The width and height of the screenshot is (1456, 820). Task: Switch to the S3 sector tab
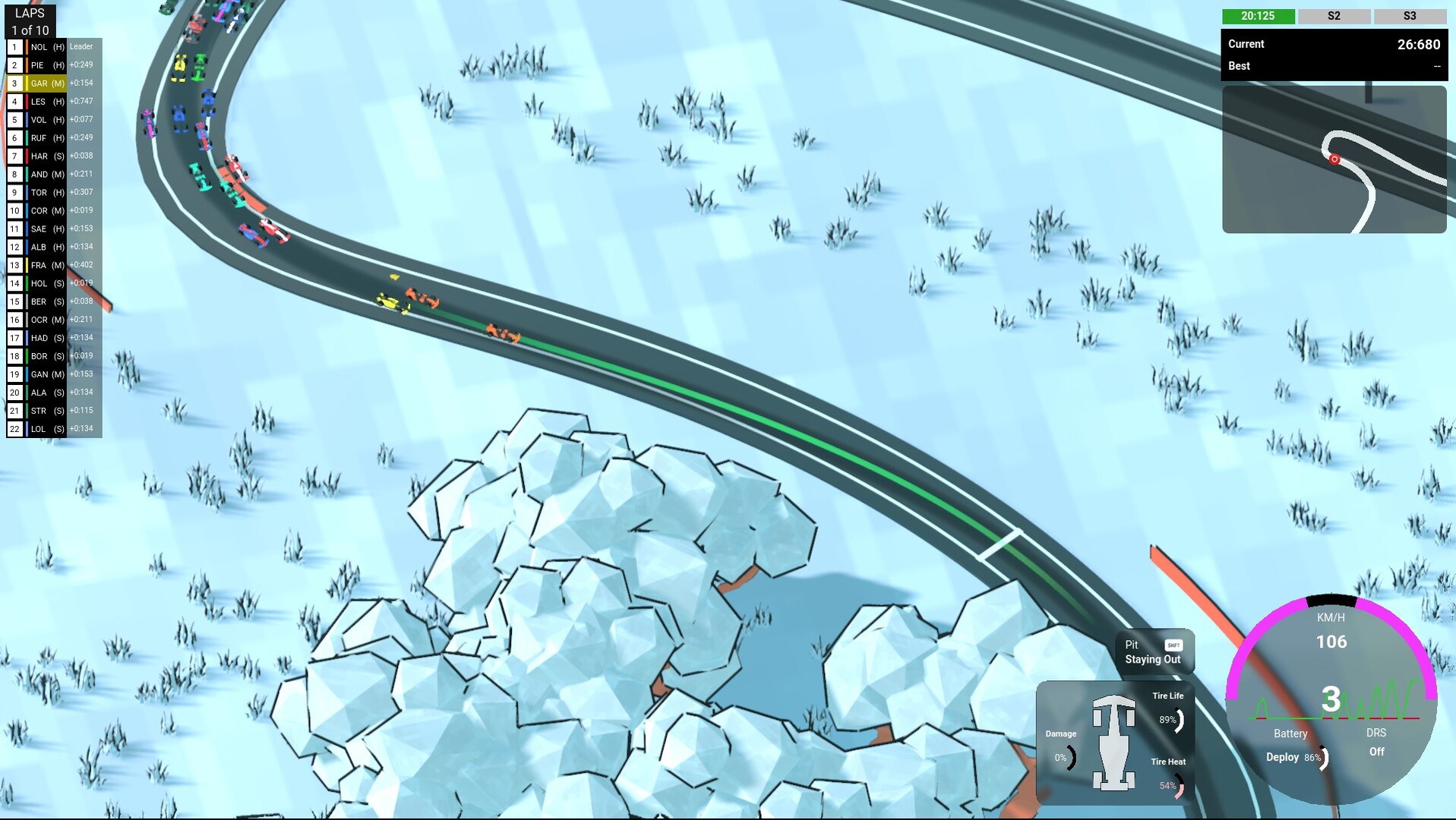pos(1409,15)
